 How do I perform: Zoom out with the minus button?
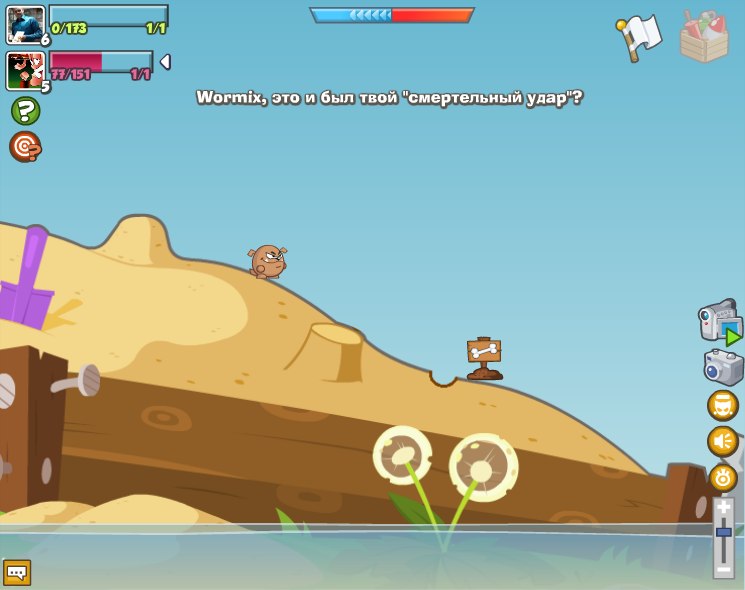coord(723,567)
